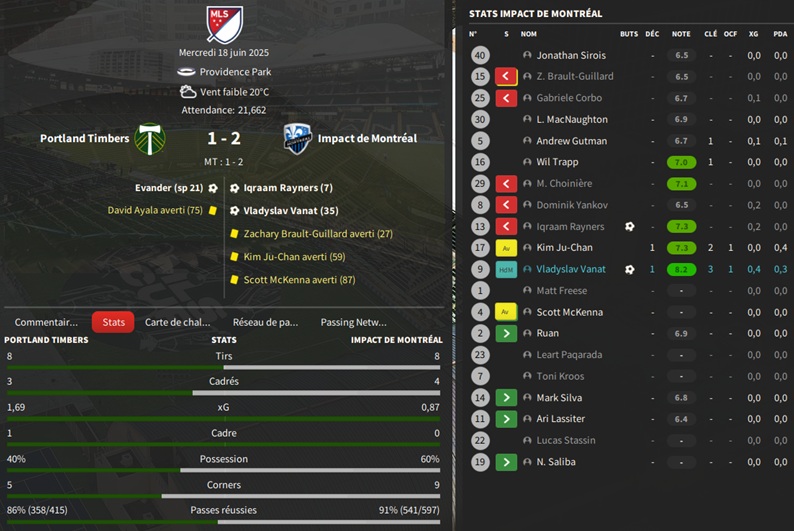Open Impact de Montréal team name link
This screenshot has height=531, width=794.
[x=367, y=138]
